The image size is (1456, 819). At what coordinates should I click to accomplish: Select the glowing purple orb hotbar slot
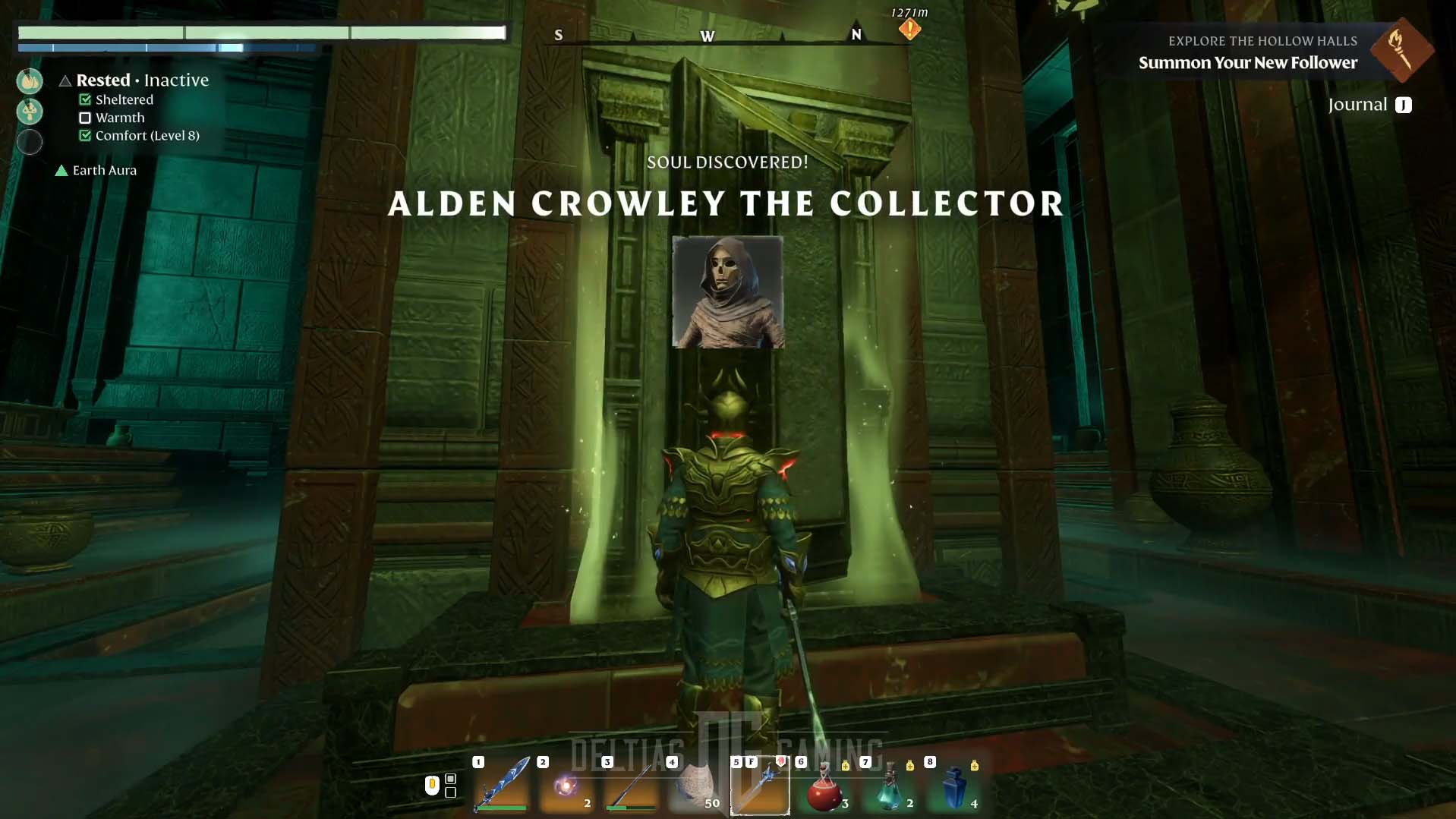(566, 786)
